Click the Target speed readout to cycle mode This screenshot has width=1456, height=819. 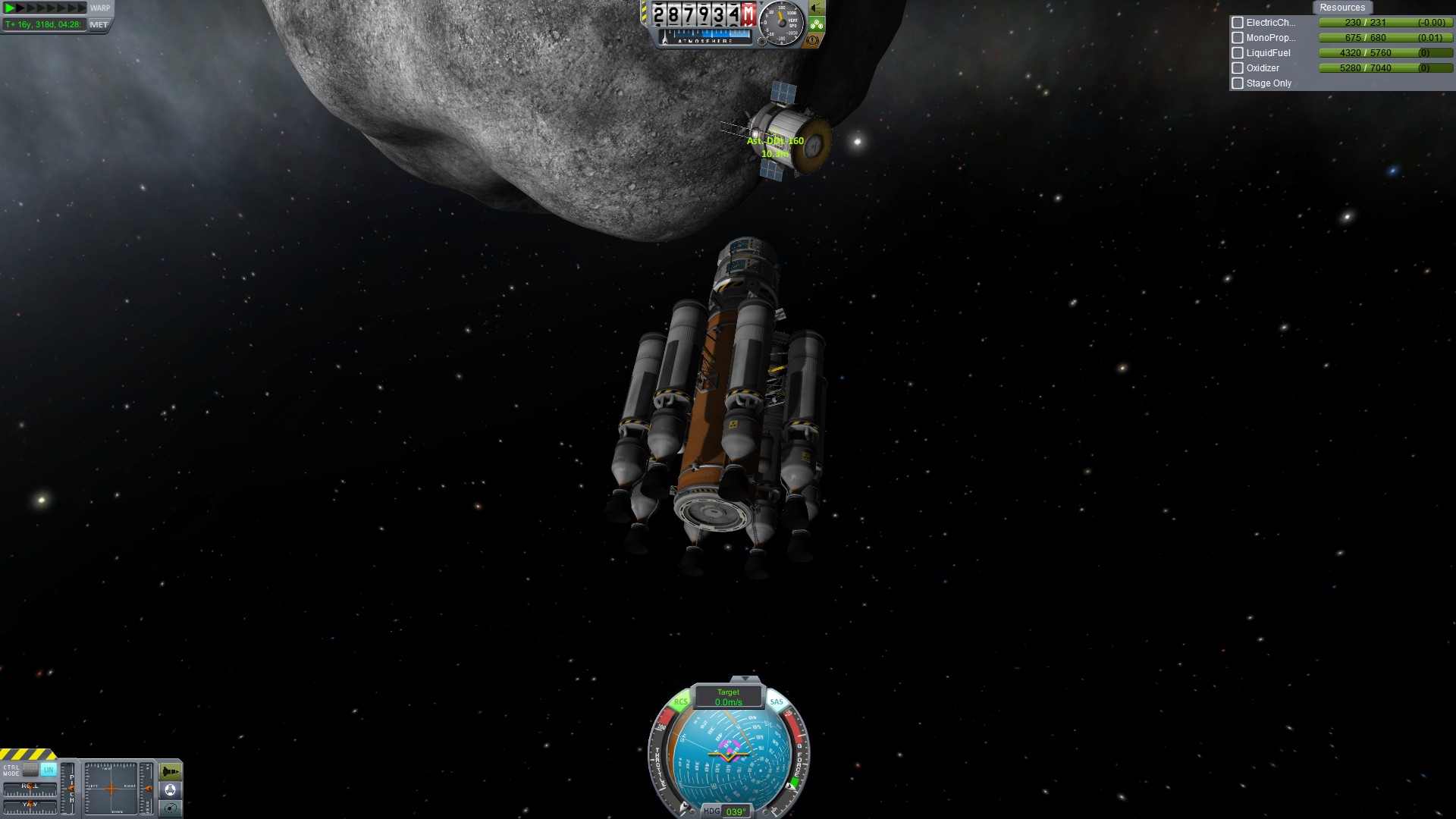pyautogui.click(x=728, y=697)
